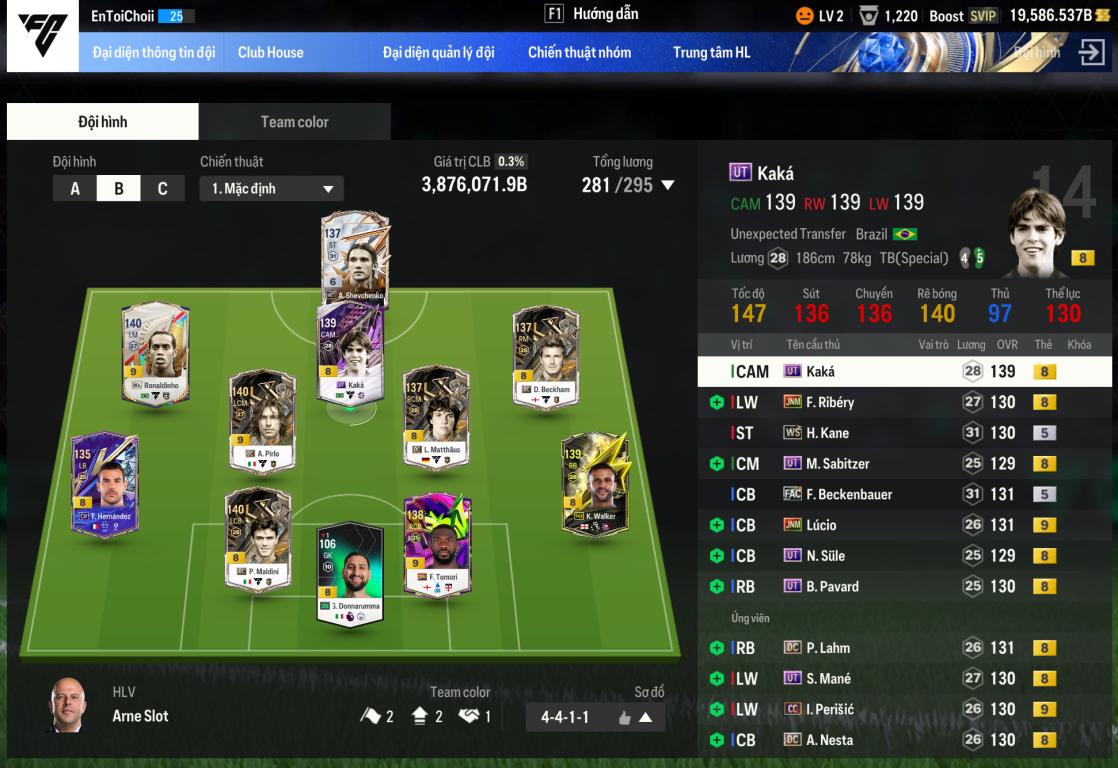The height and width of the screenshot is (768, 1118).
Task: Choose the G. Donnarumma goalkeeper card
Action: click(350, 572)
